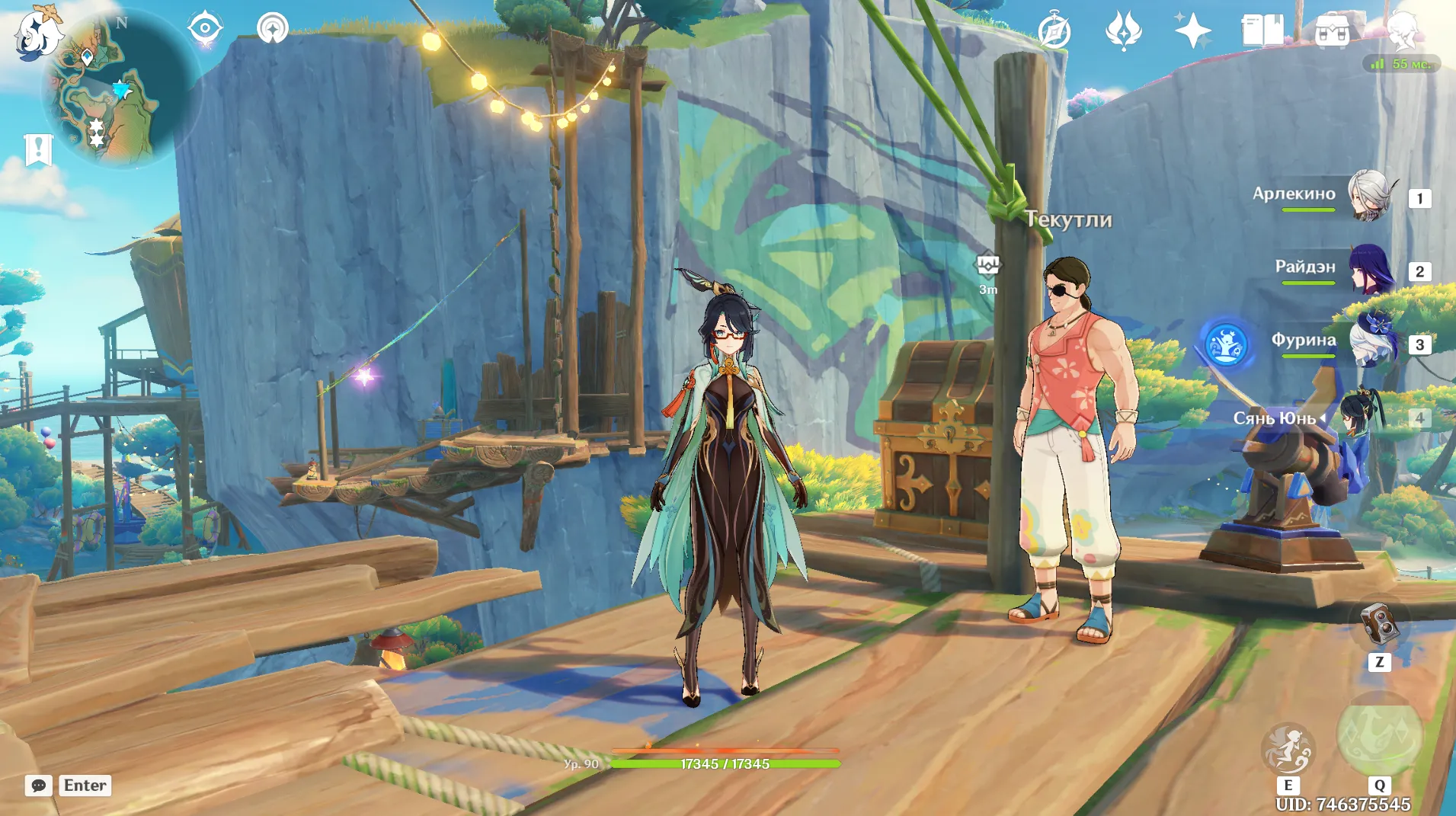This screenshot has height=816, width=1456.
Task: Open the character profile icon
Action: click(1402, 31)
